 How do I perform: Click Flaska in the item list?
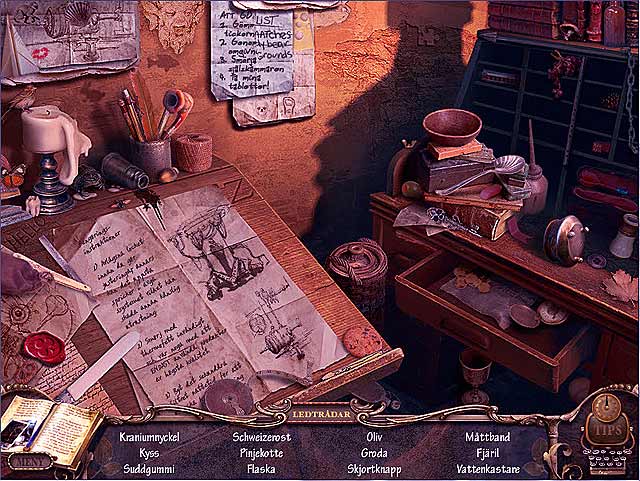point(262,468)
